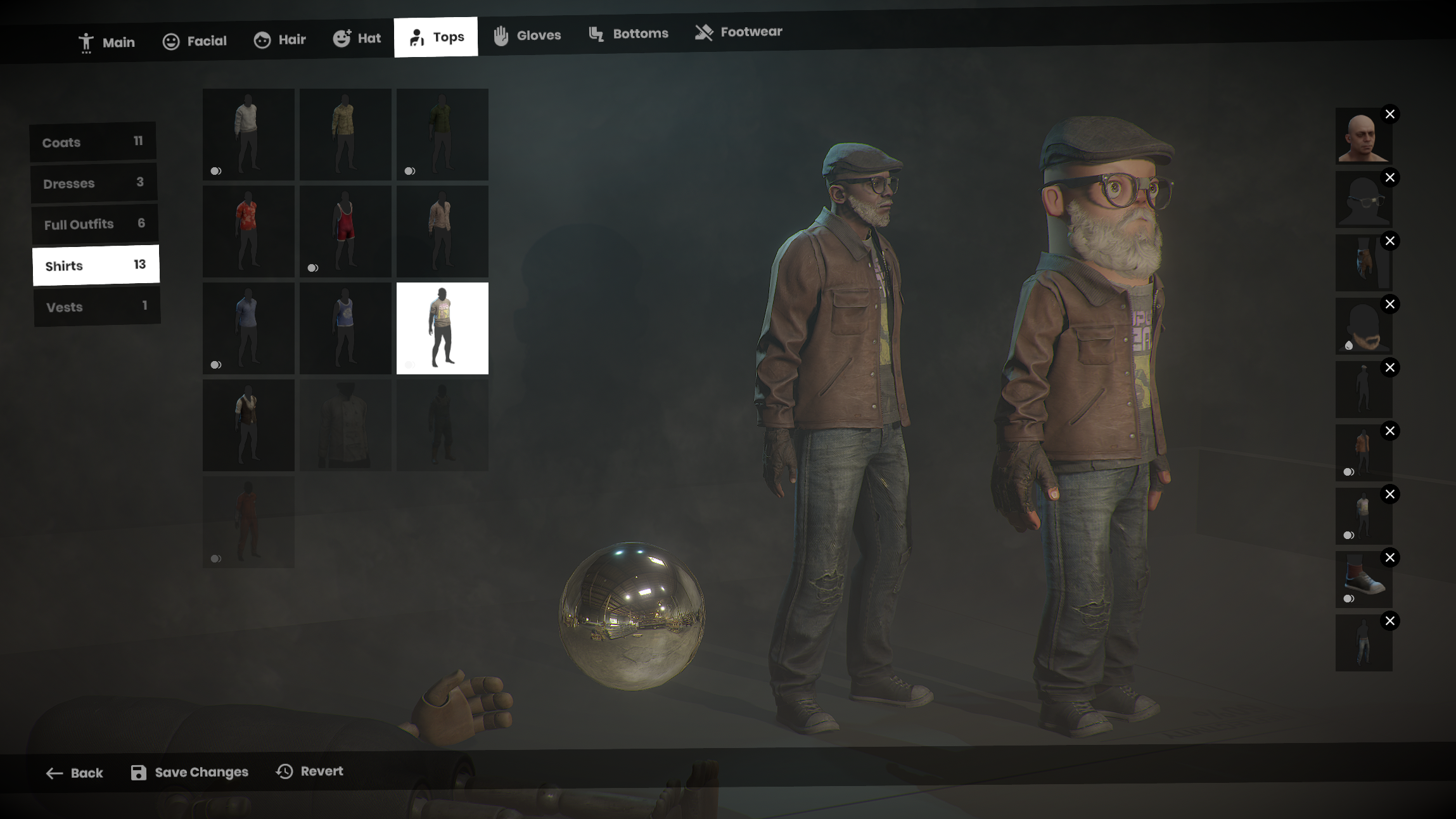This screenshot has width=1456, height=819.
Task: Open the Facial tab
Action: [x=195, y=41]
